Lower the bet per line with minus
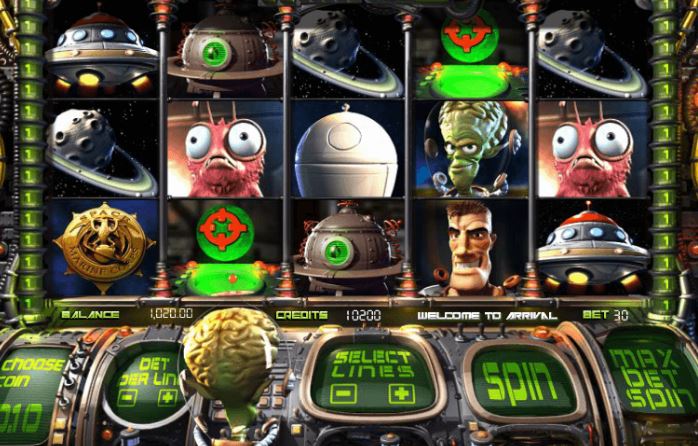The image size is (698, 446). [128, 398]
